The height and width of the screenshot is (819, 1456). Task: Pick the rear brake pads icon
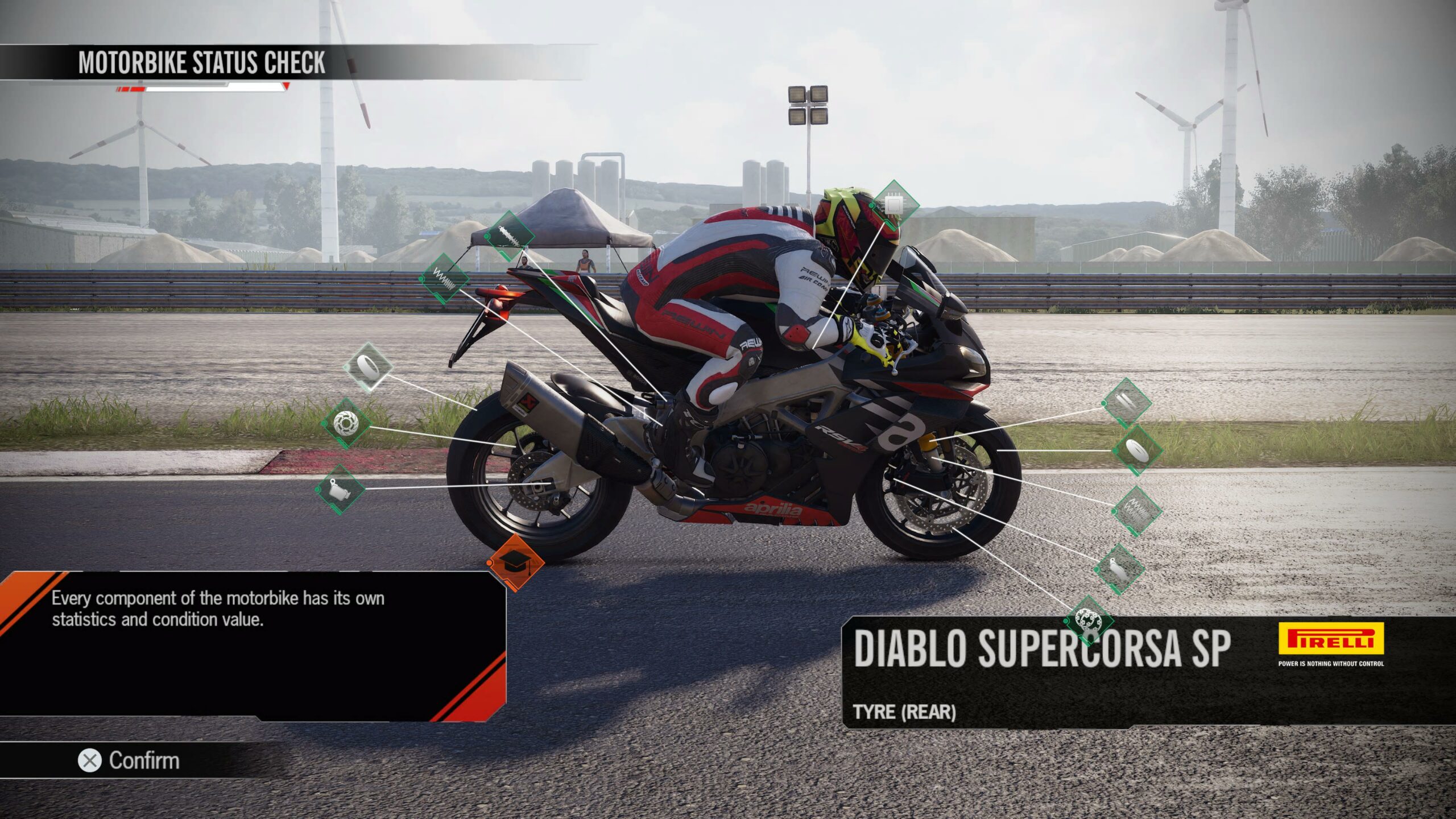340,489
